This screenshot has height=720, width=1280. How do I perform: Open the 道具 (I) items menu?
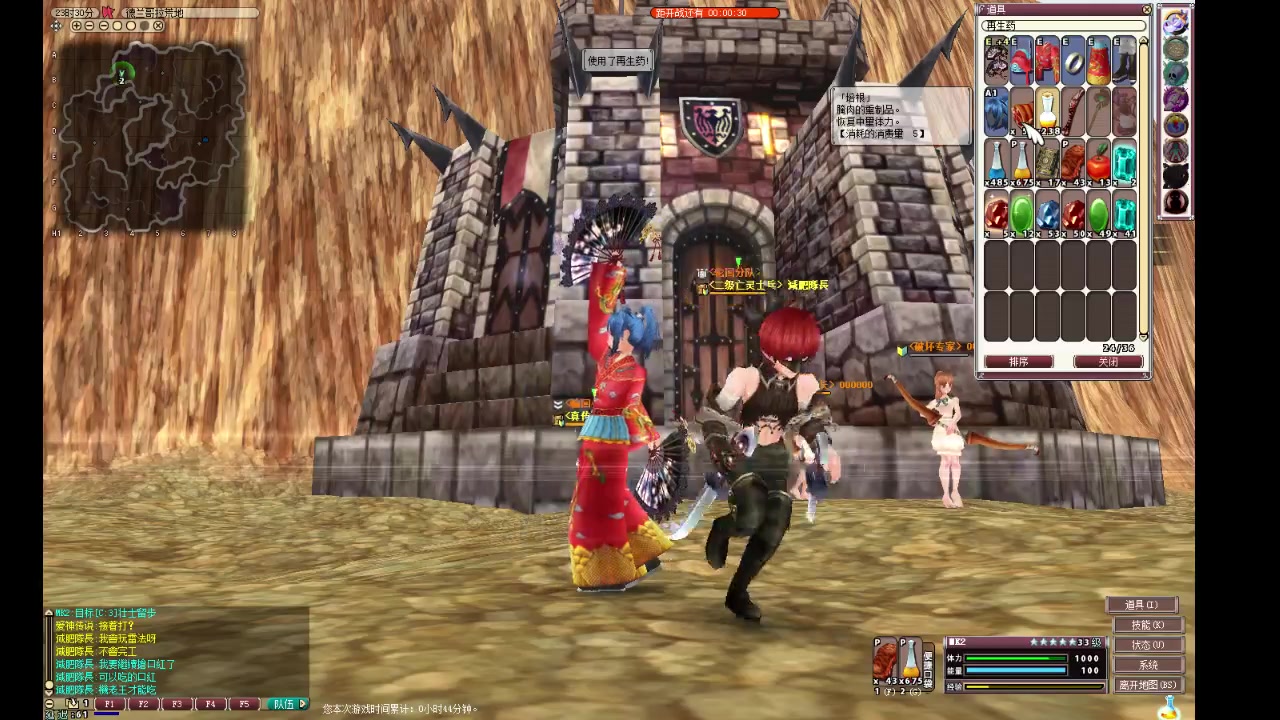(1141, 605)
